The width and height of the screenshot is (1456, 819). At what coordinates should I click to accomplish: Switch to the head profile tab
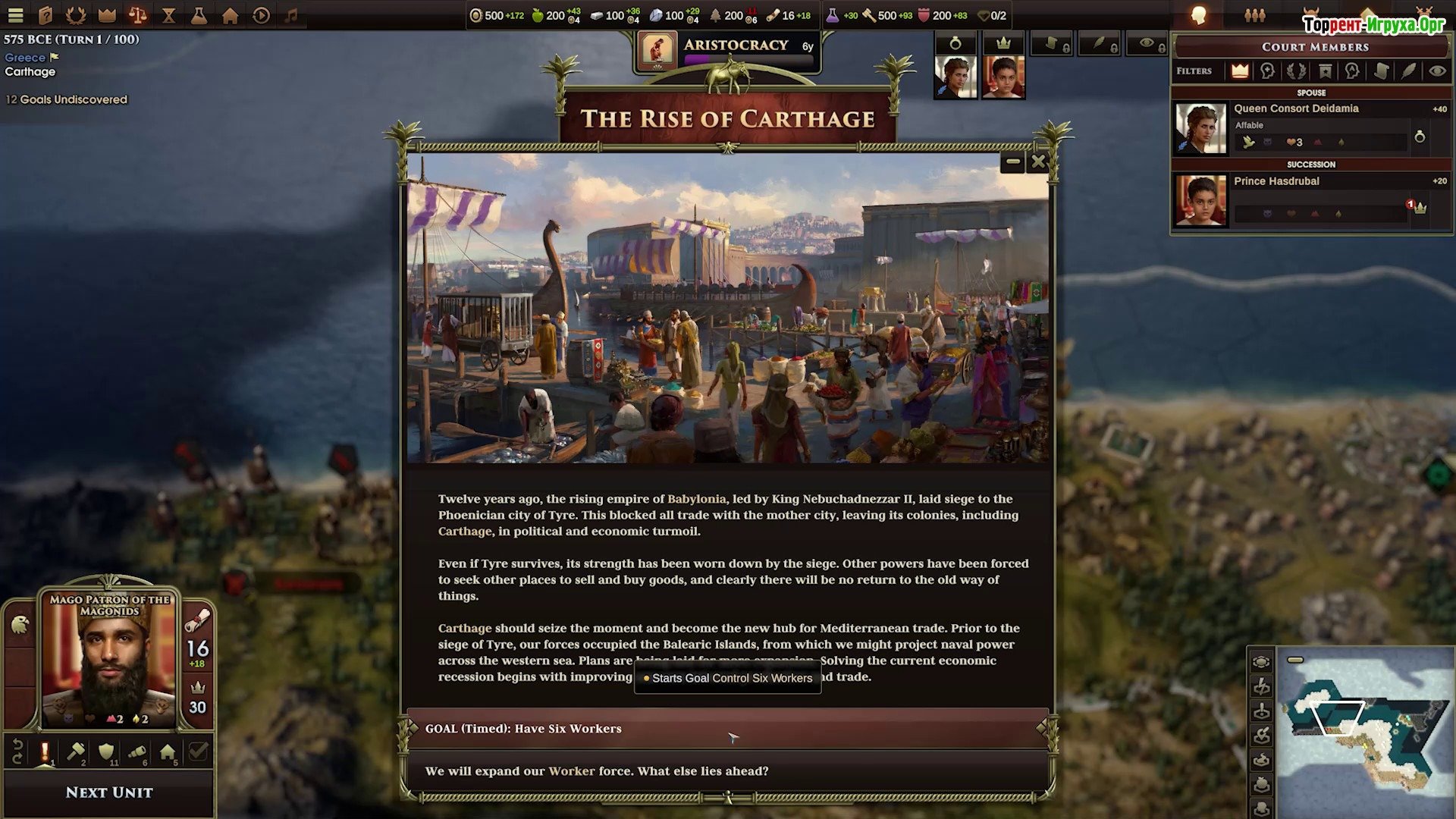pyautogui.click(x=1199, y=15)
